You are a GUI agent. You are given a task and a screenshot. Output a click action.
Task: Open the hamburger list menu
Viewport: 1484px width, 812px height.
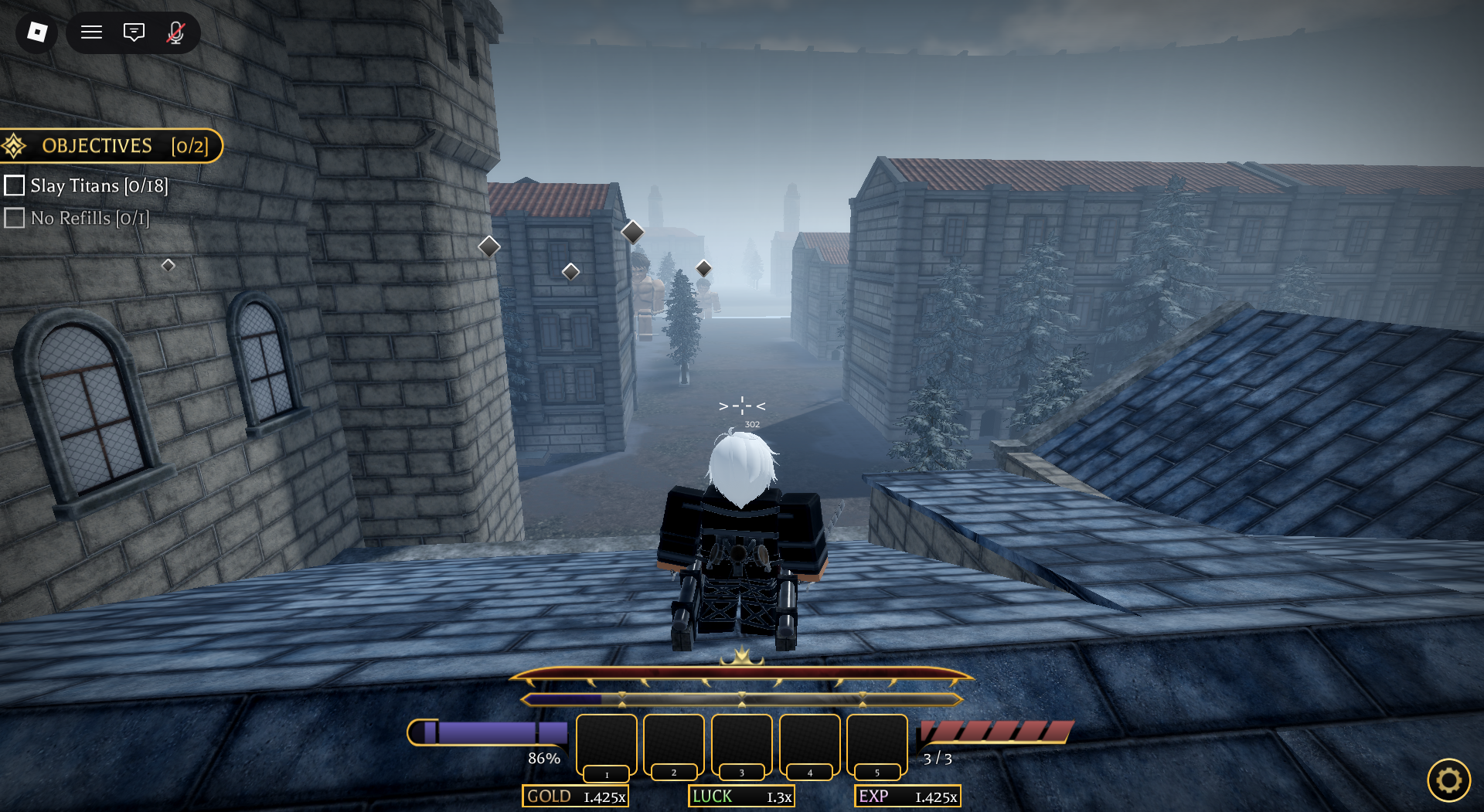pyautogui.click(x=92, y=32)
